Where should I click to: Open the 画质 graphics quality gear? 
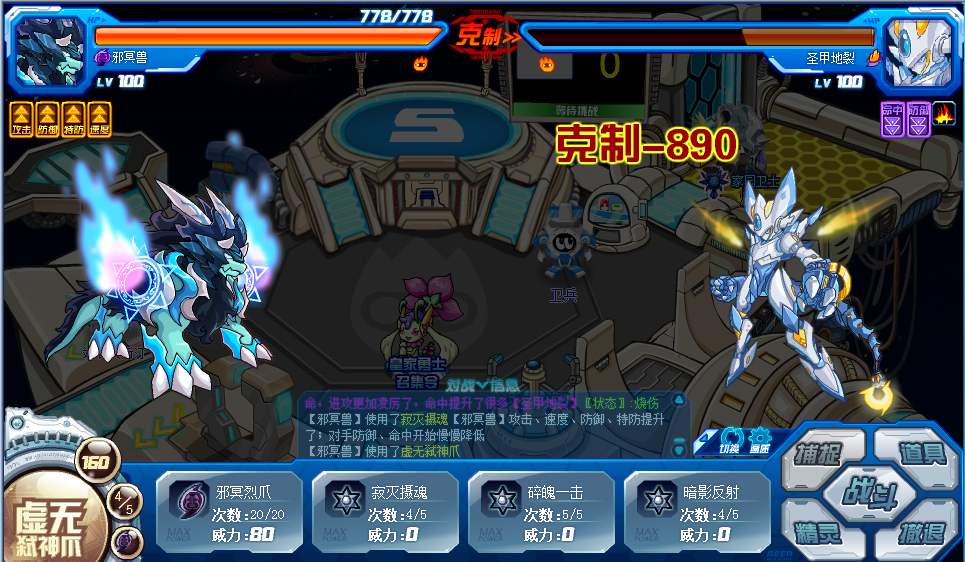click(760, 440)
